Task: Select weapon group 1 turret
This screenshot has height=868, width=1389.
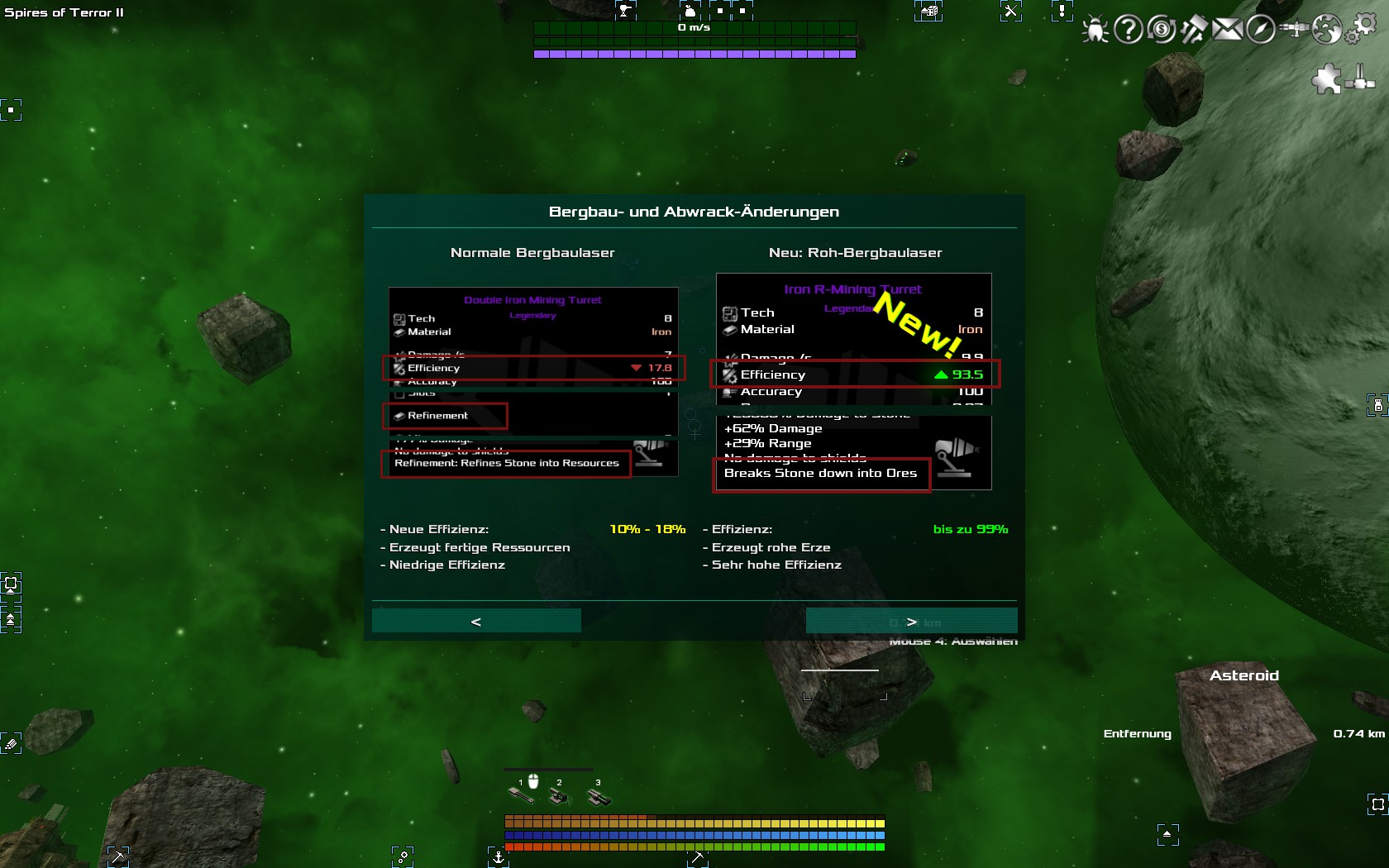Action: click(521, 795)
